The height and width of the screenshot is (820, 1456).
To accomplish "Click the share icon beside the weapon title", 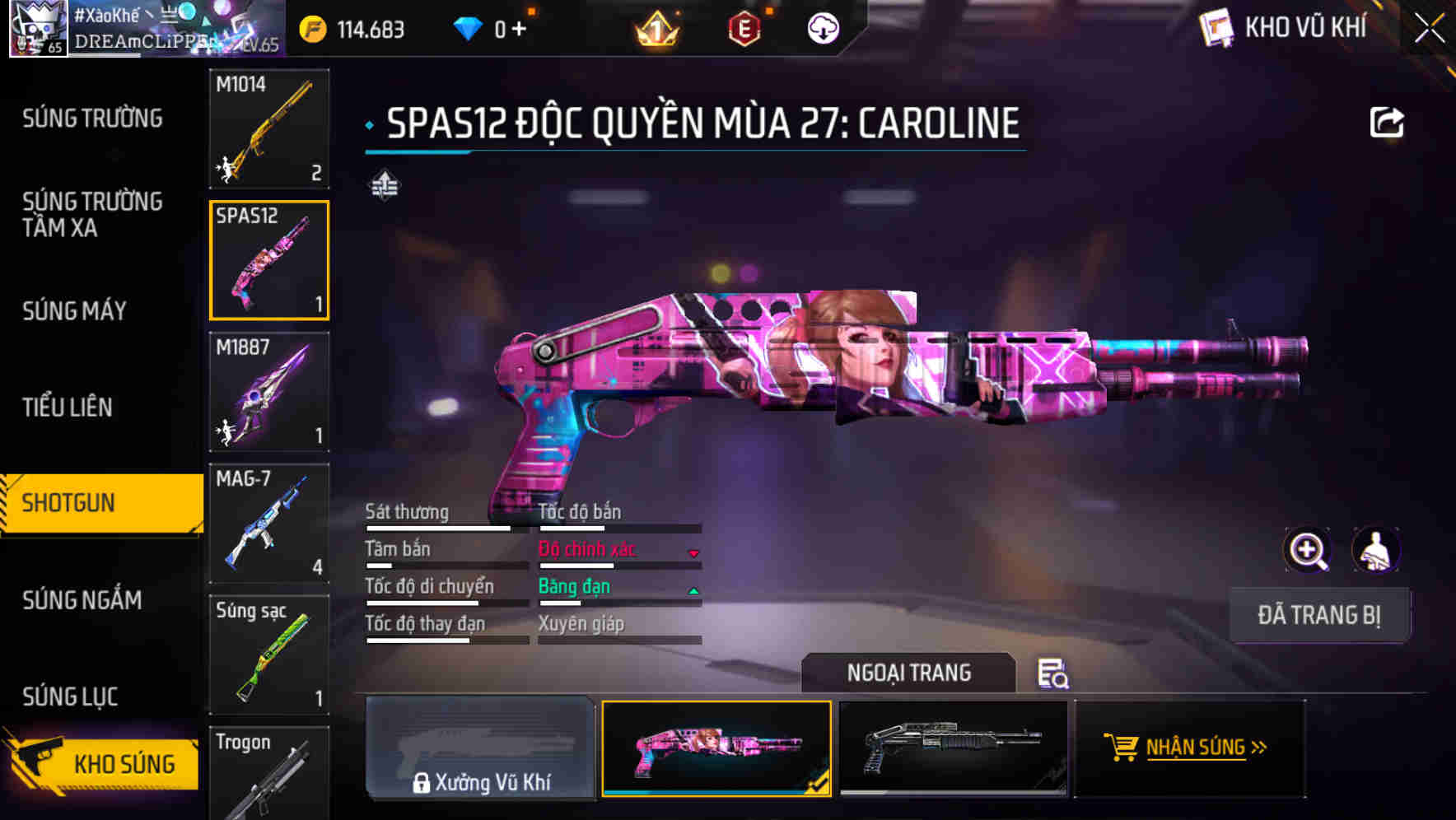I will (1388, 121).
